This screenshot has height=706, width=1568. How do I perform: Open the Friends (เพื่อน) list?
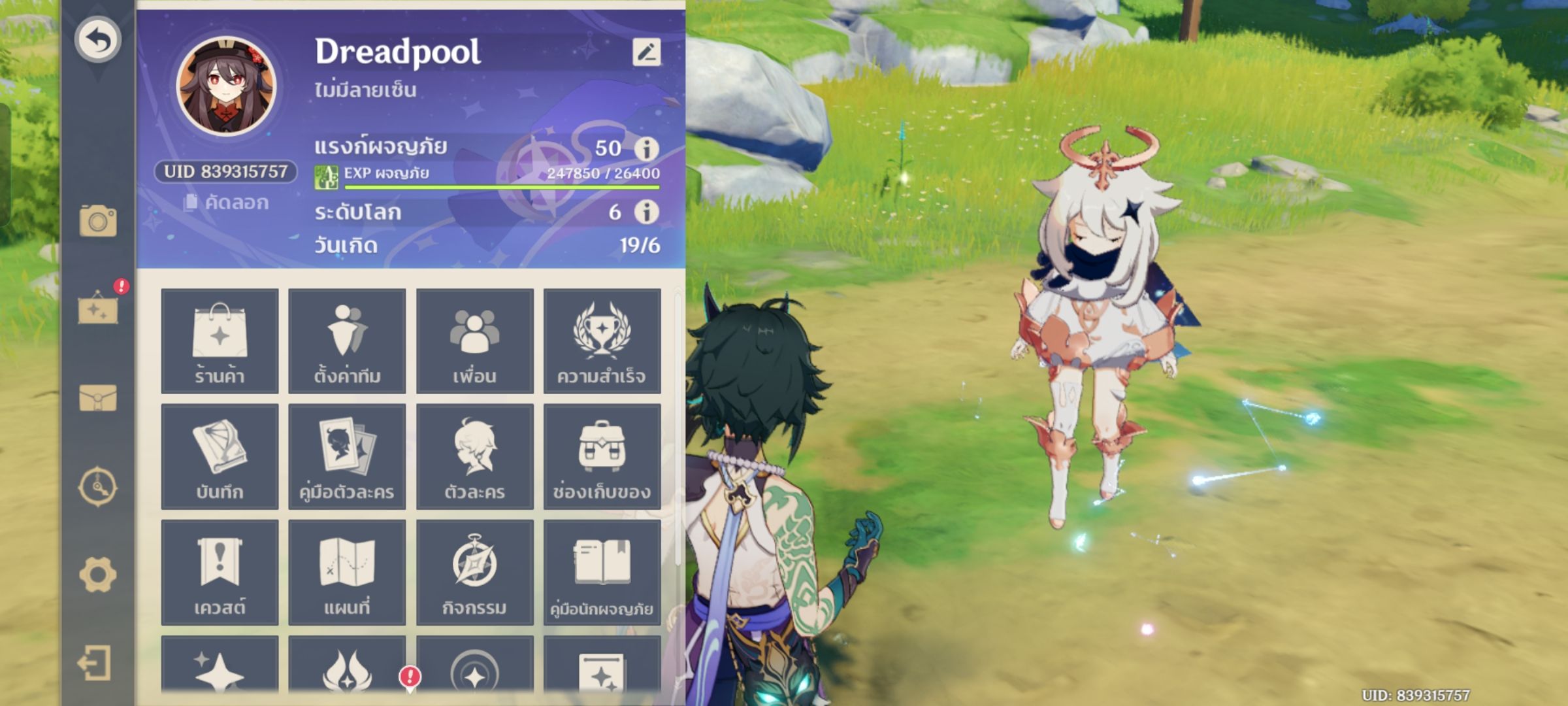(474, 343)
